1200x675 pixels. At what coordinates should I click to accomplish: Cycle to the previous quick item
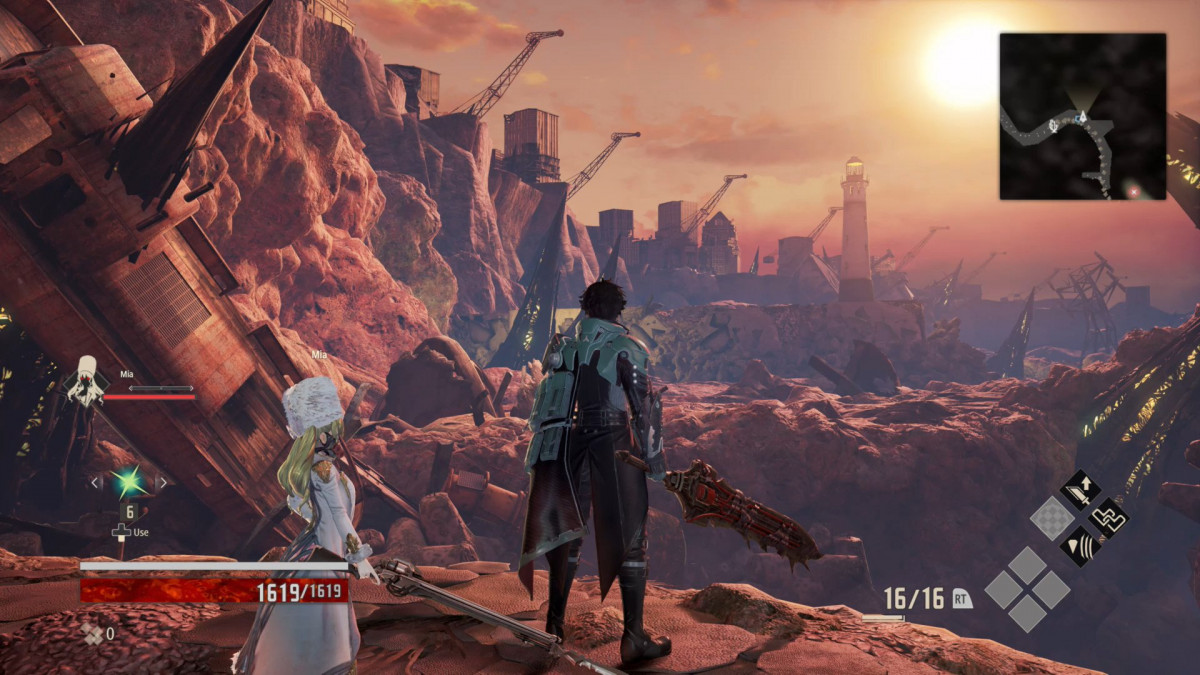pos(96,483)
